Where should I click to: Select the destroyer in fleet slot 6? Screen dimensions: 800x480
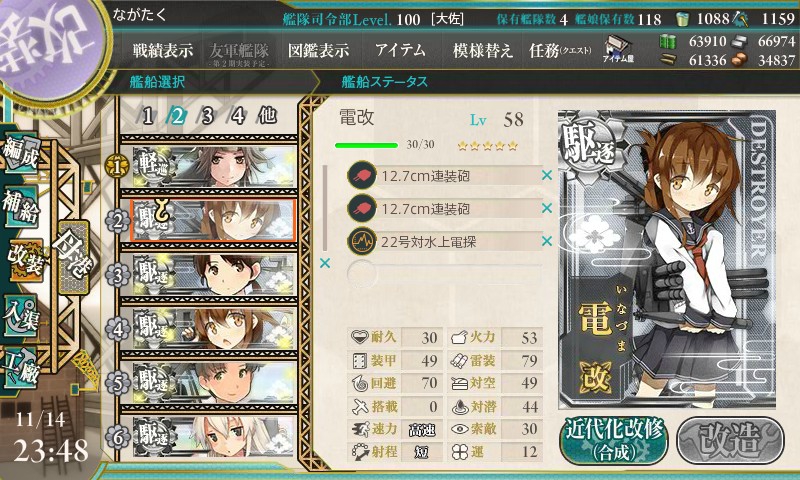tap(212, 434)
